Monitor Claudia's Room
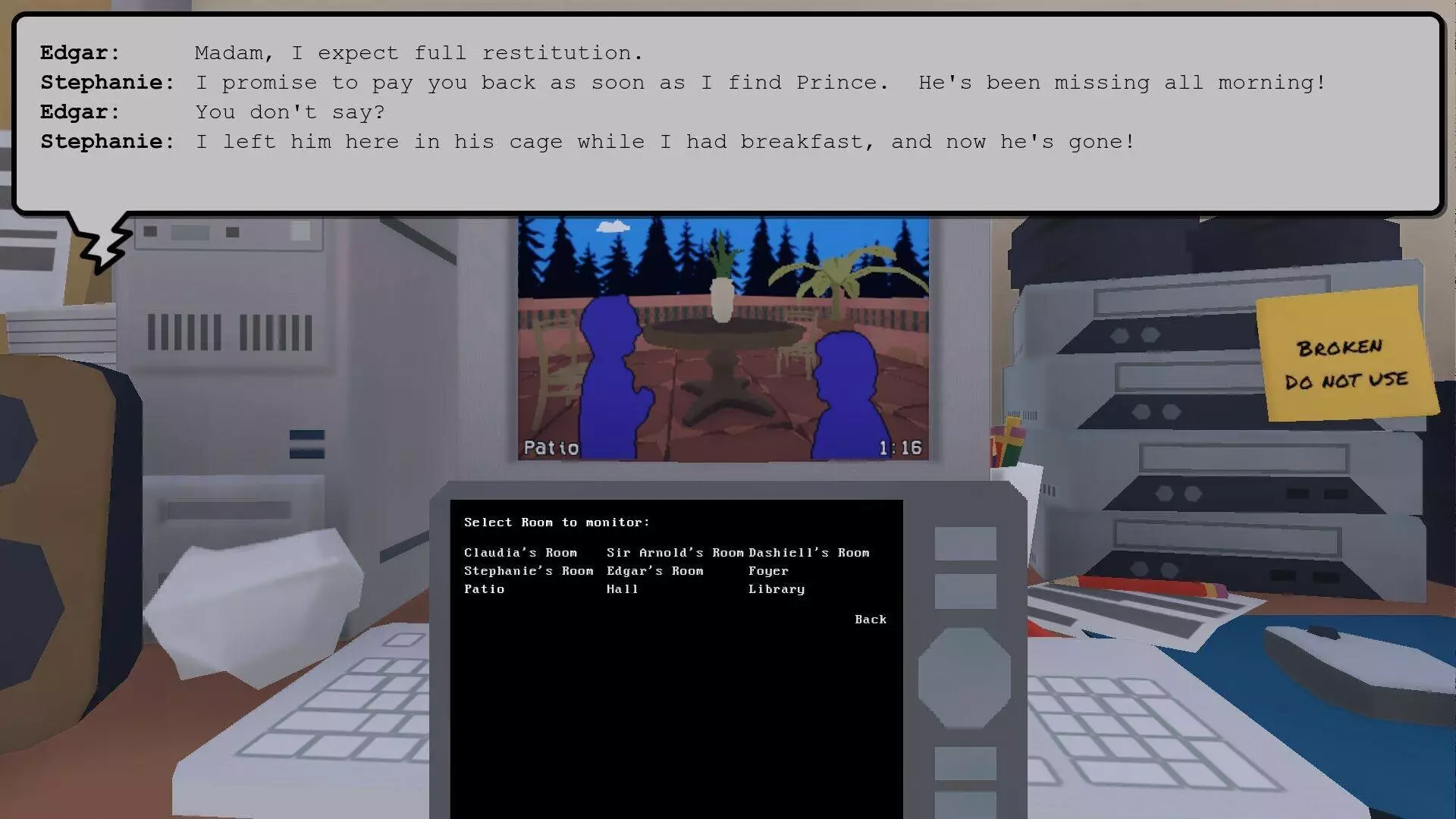1456x819 pixels. 520,552
